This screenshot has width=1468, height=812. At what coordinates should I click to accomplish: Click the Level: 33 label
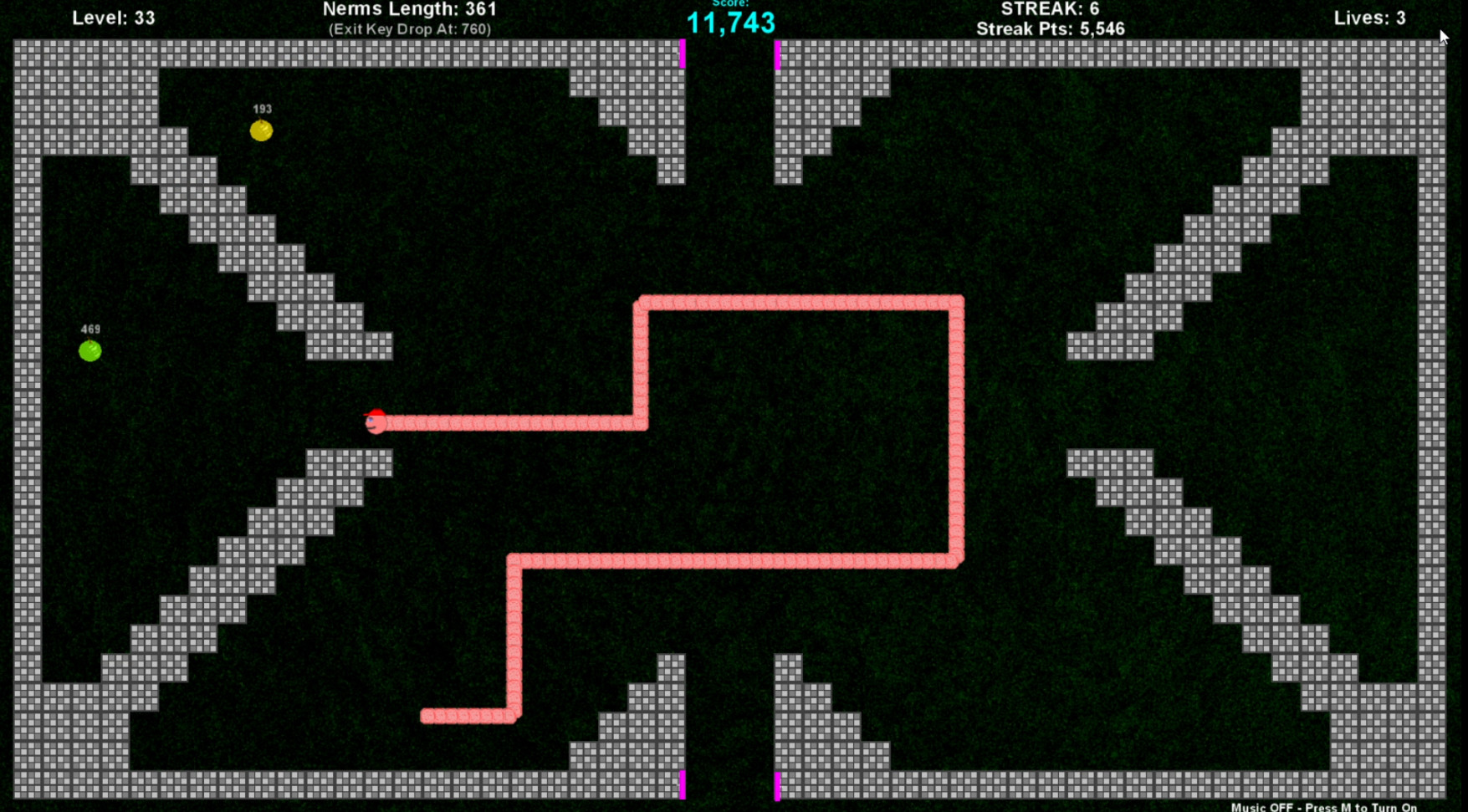[113, 17]
